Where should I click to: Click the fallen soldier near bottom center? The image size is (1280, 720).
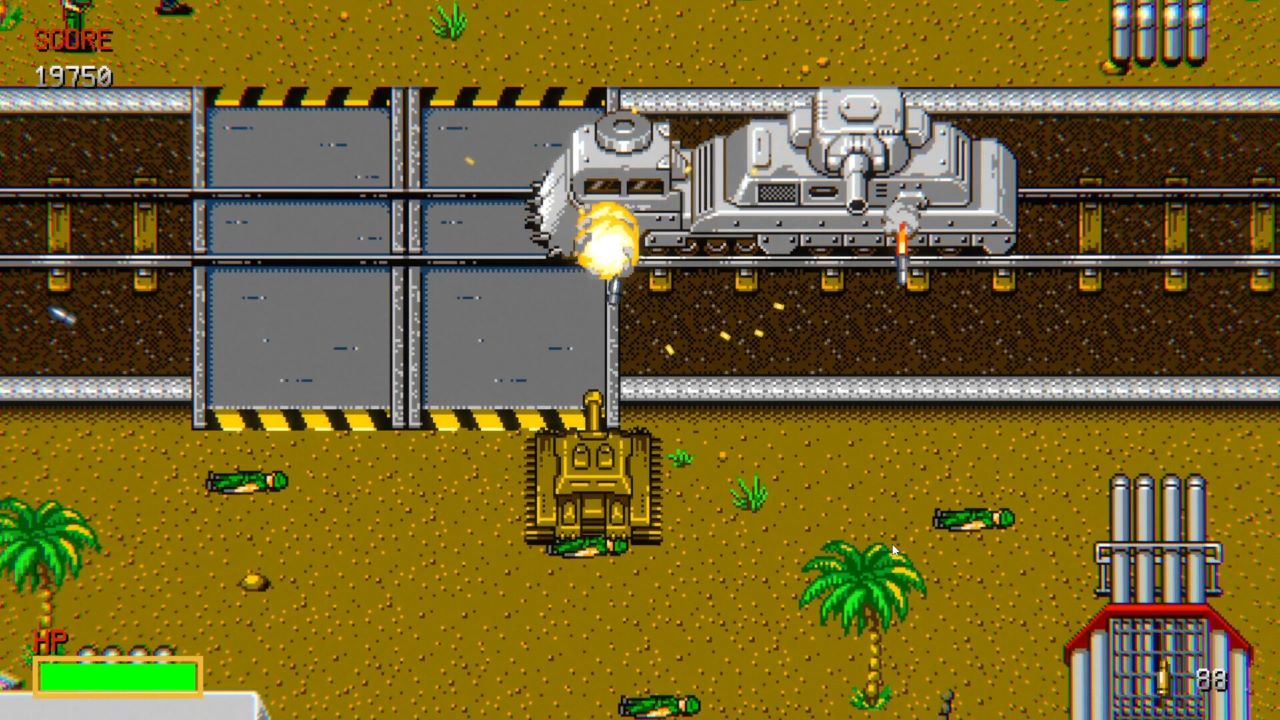point(660,706)
